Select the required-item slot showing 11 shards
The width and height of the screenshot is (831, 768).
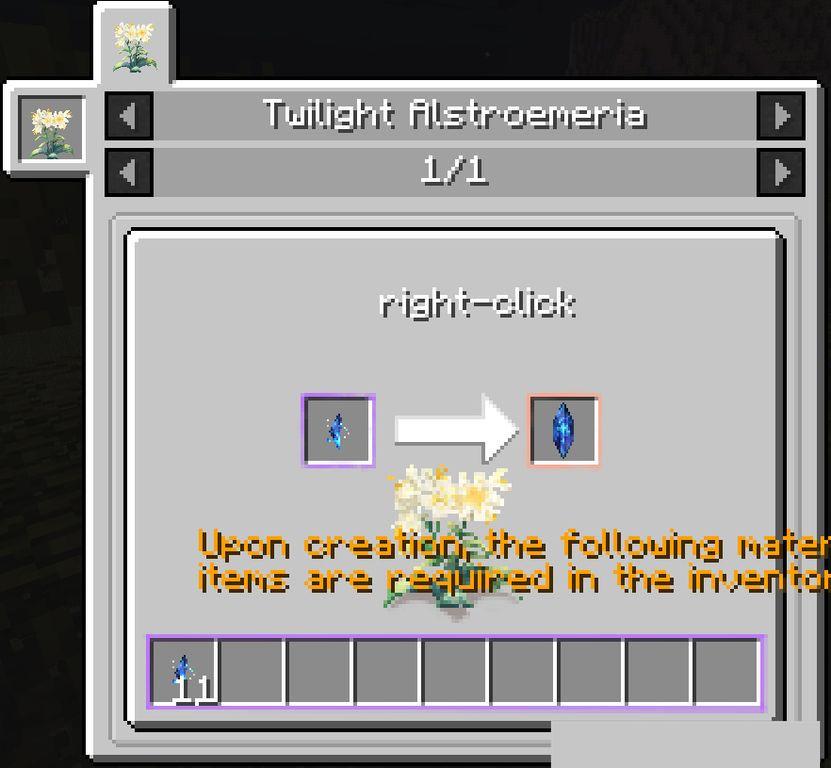pyautogui.click(x=183, y=672)
